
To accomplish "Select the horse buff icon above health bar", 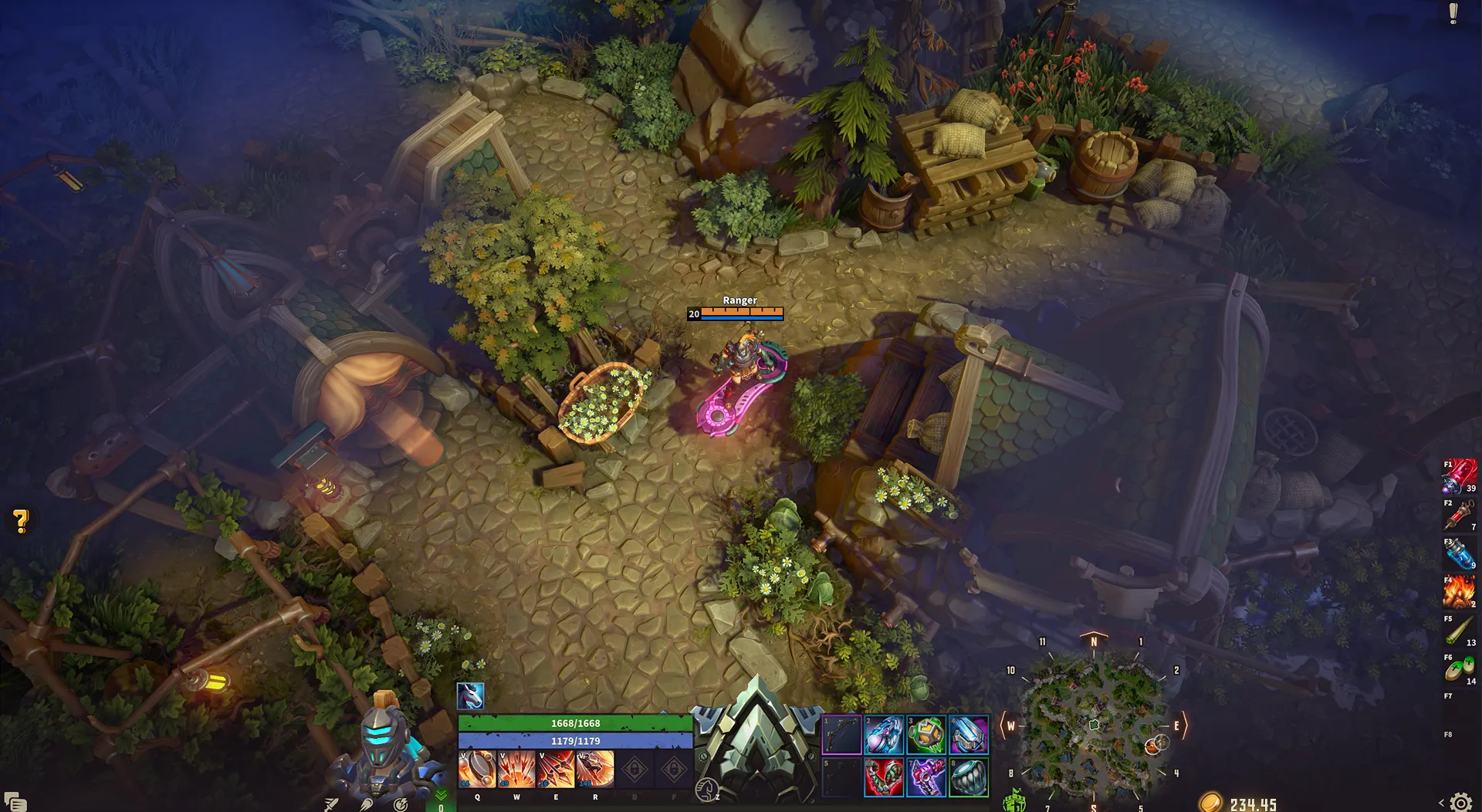I will (x=470, y=696).
